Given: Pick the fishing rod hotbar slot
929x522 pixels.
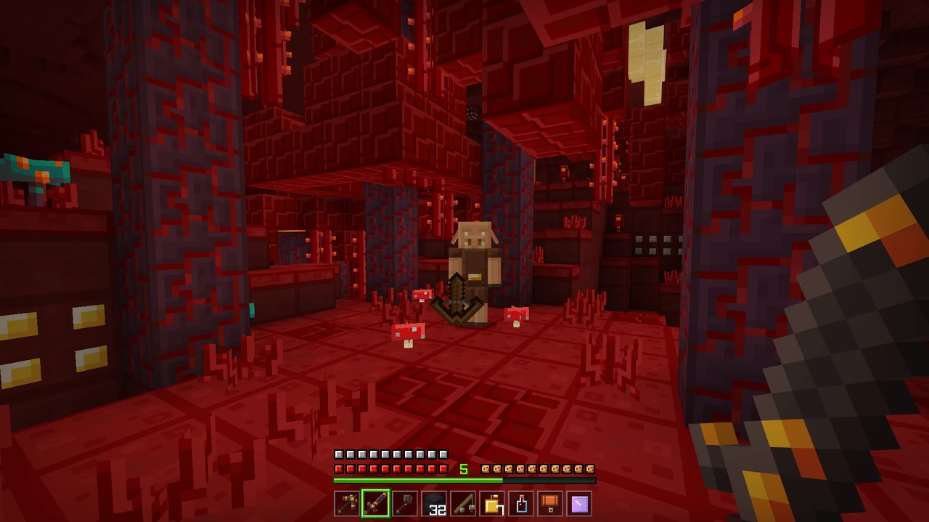Looking at the screenshot, I should [463, 503].
